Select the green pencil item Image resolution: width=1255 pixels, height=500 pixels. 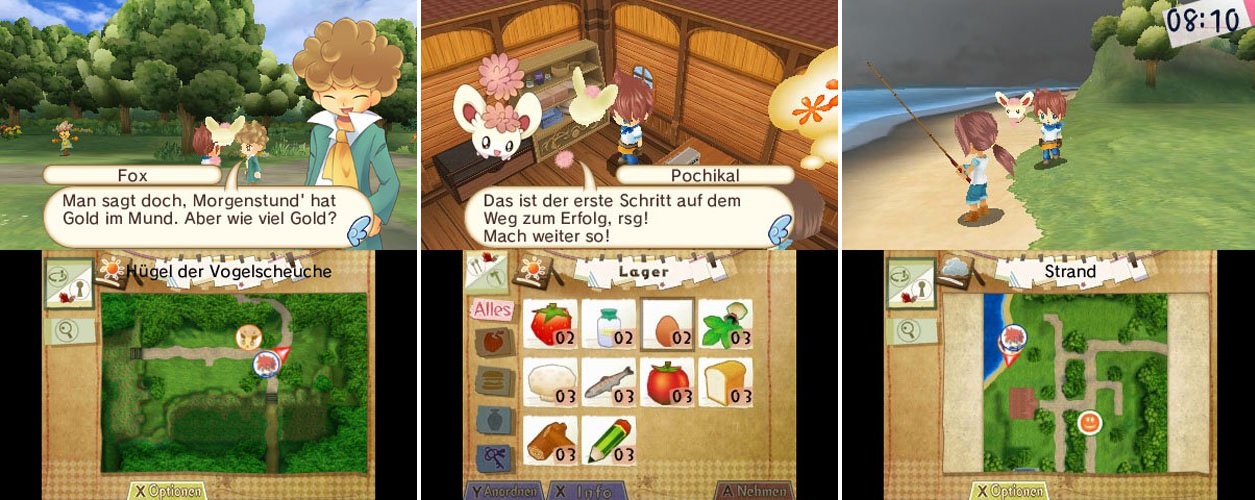click(x=609, y=439)
